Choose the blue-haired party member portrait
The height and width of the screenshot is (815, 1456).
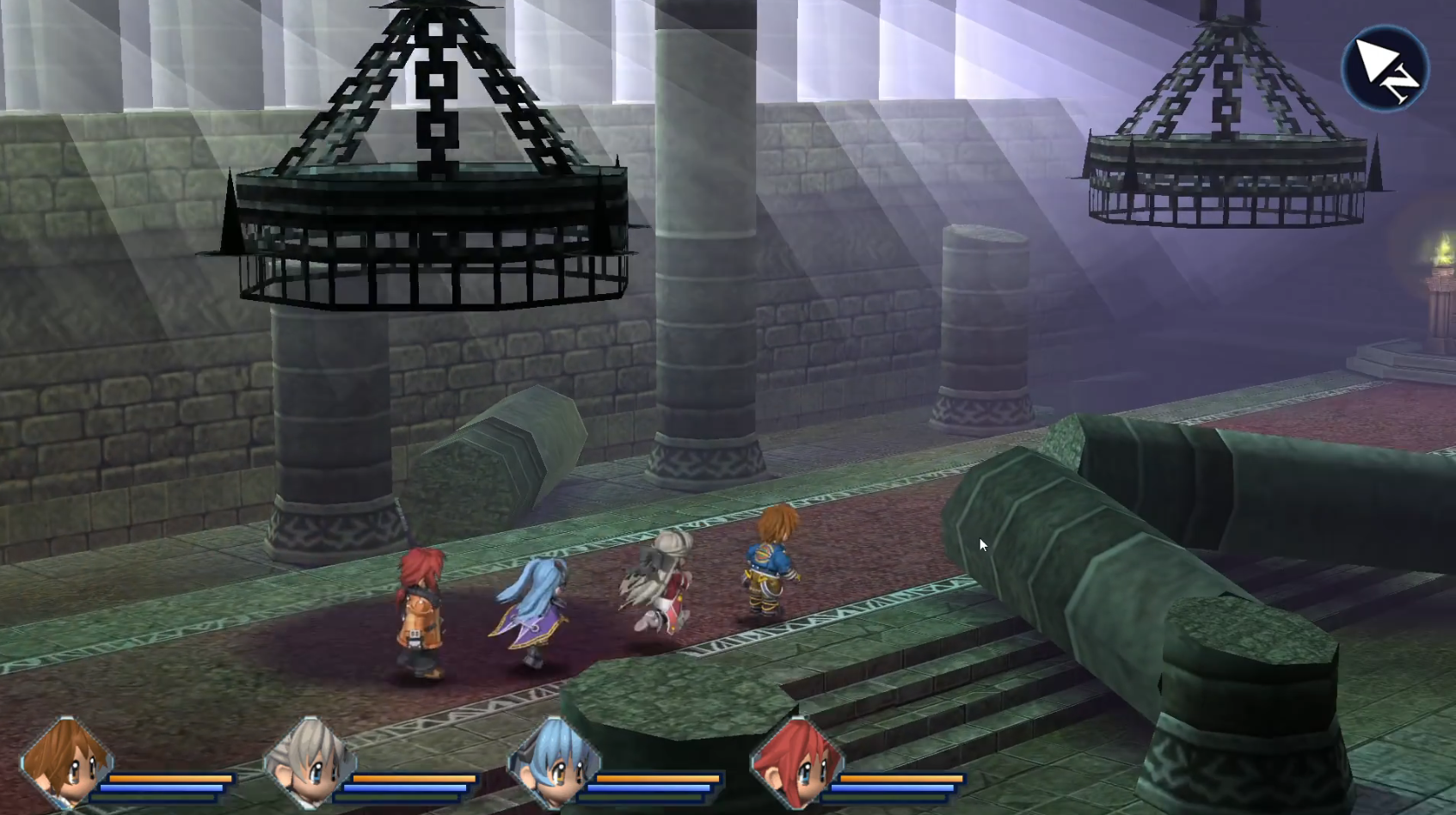click(x=554, y=763)
